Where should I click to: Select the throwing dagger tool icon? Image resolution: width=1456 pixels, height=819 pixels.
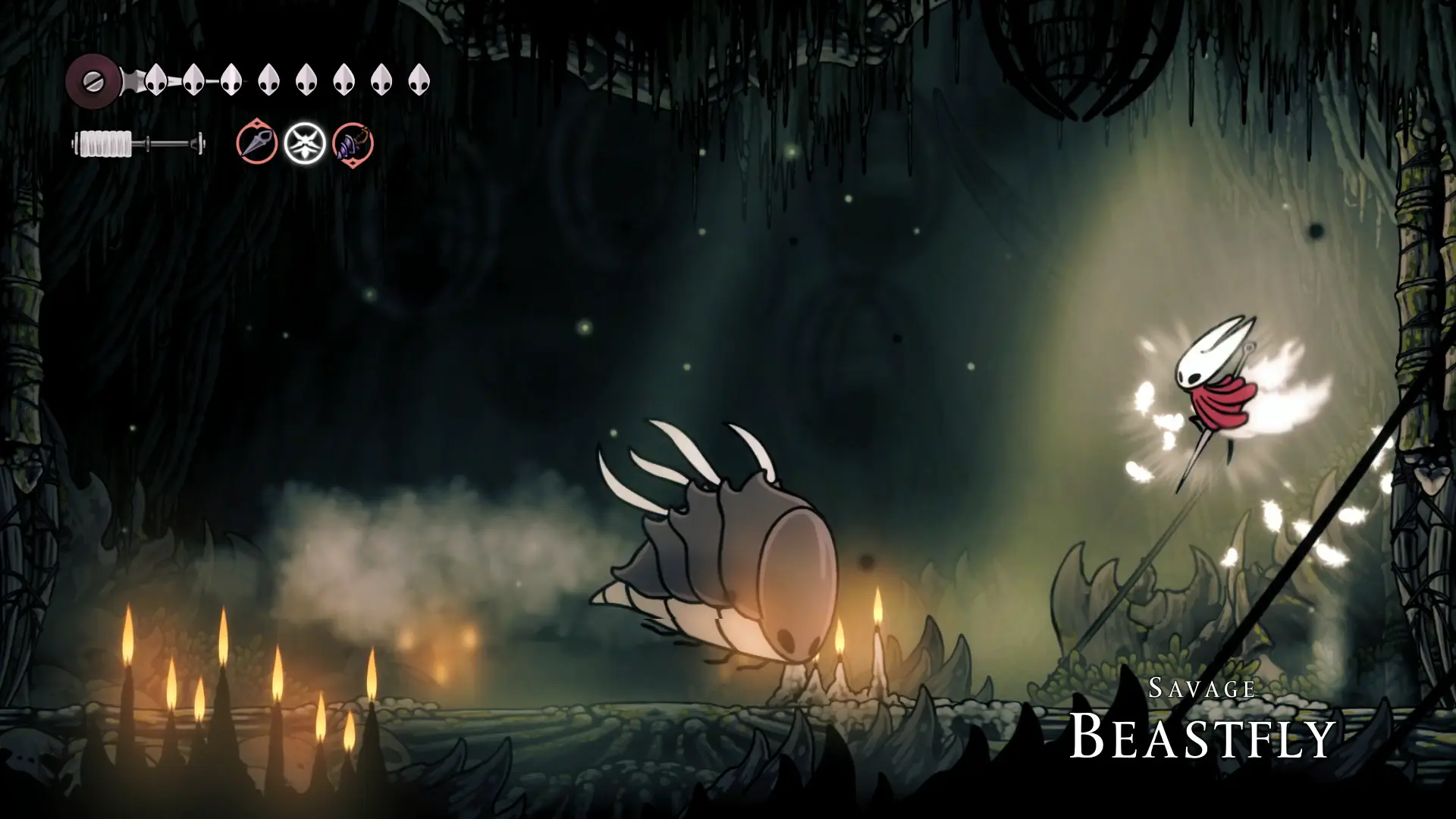coord(256,143)
